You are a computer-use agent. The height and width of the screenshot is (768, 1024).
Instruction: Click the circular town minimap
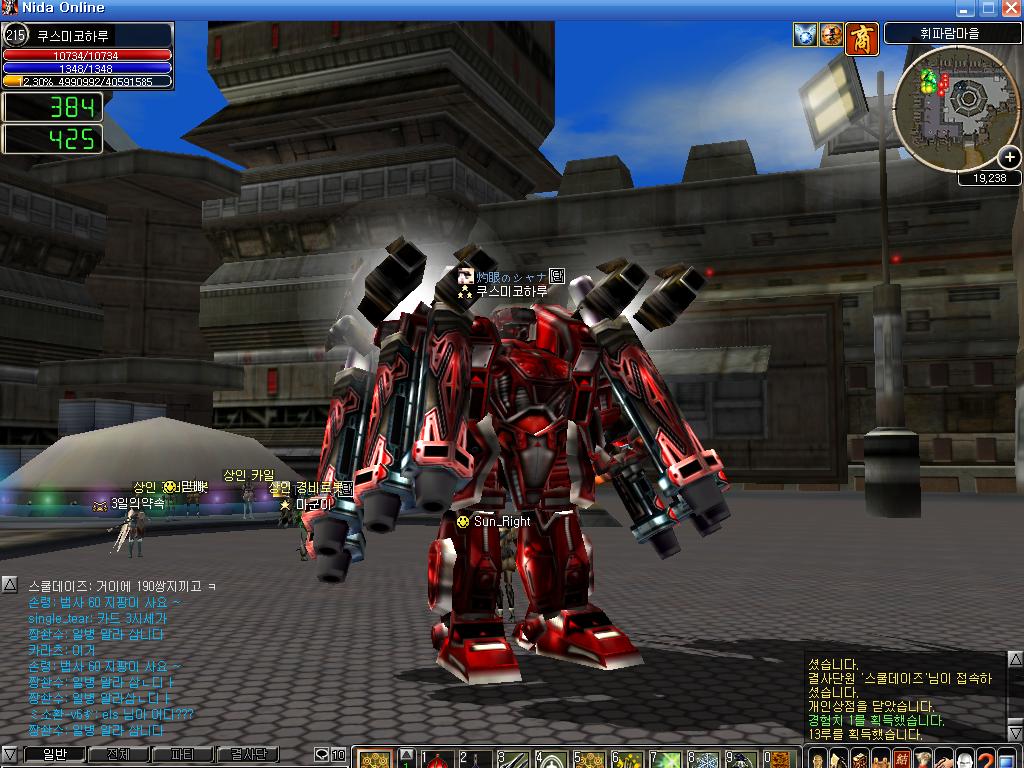[954, 108]
